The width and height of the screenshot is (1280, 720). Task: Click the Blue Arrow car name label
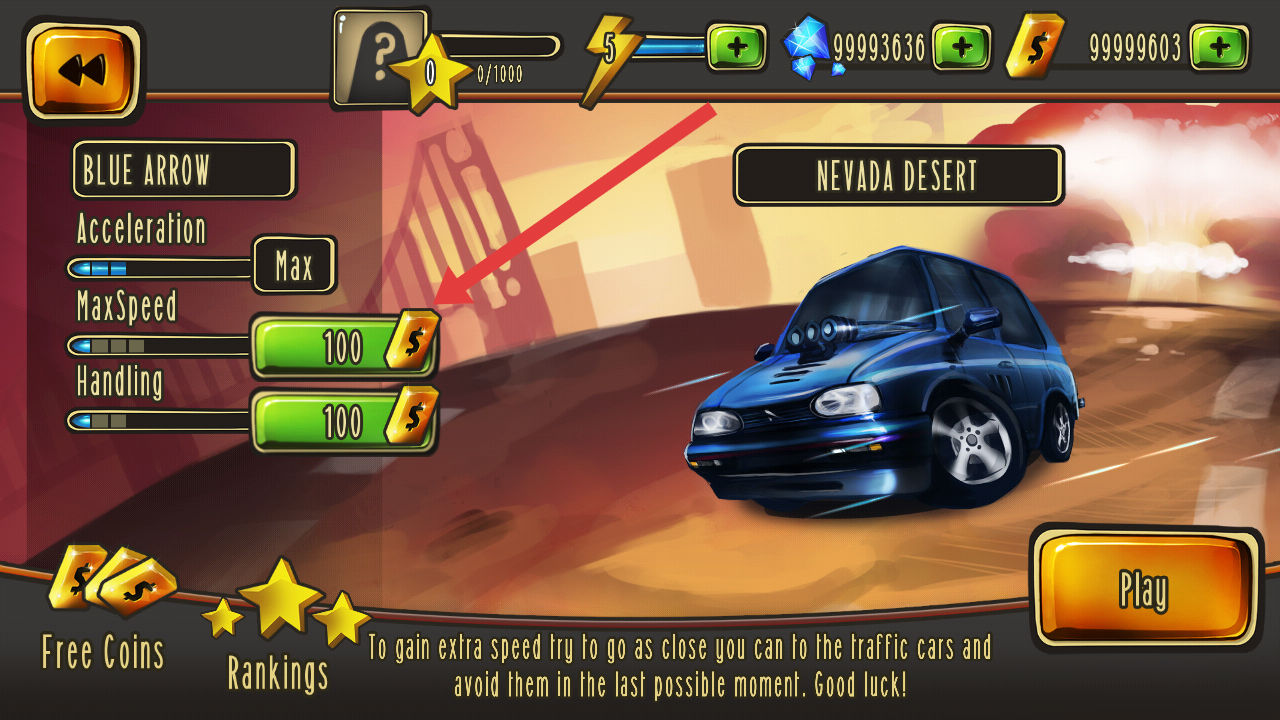click(x=183, y=170)
